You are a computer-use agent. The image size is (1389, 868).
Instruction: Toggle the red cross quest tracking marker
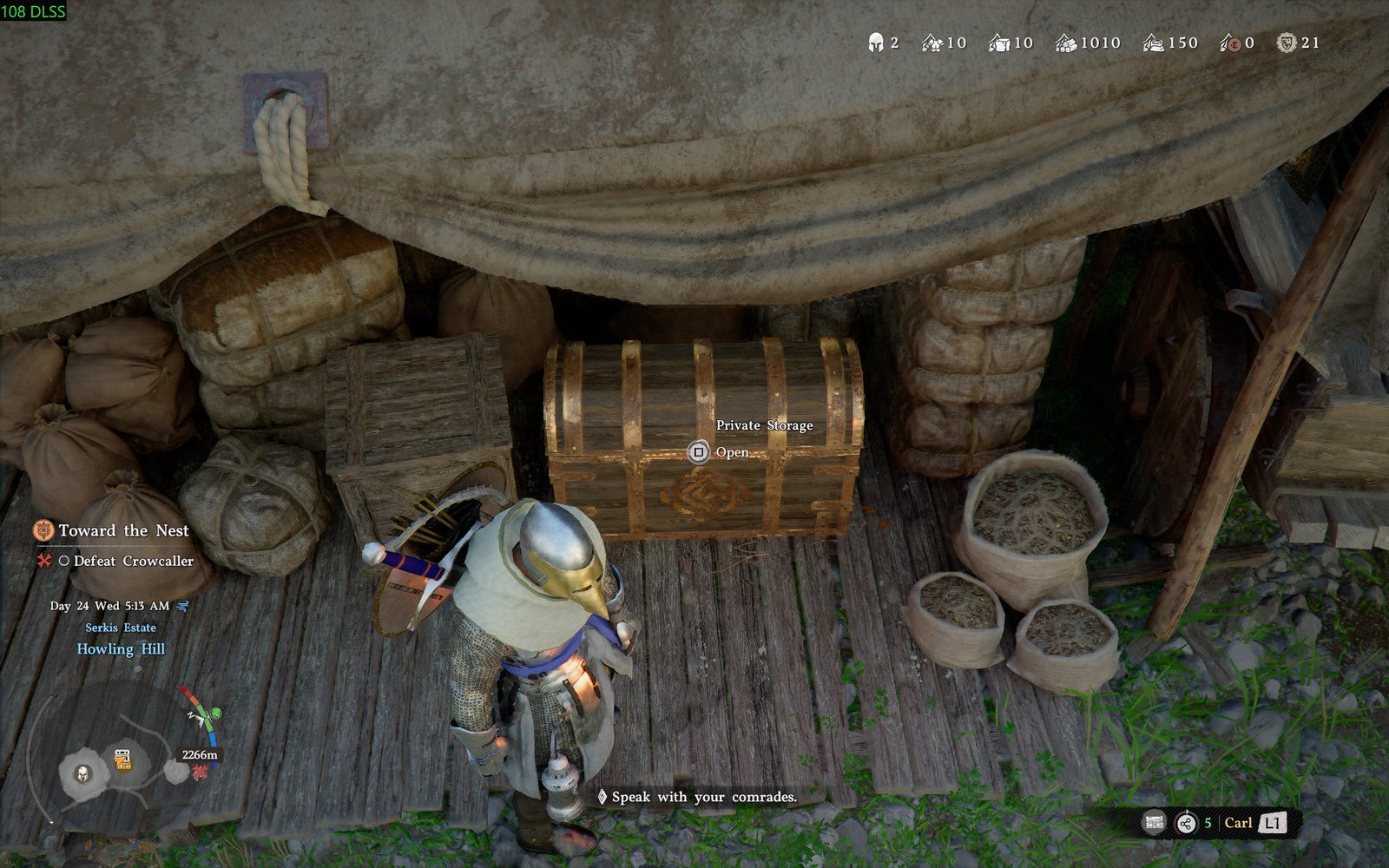coord(46,562)
